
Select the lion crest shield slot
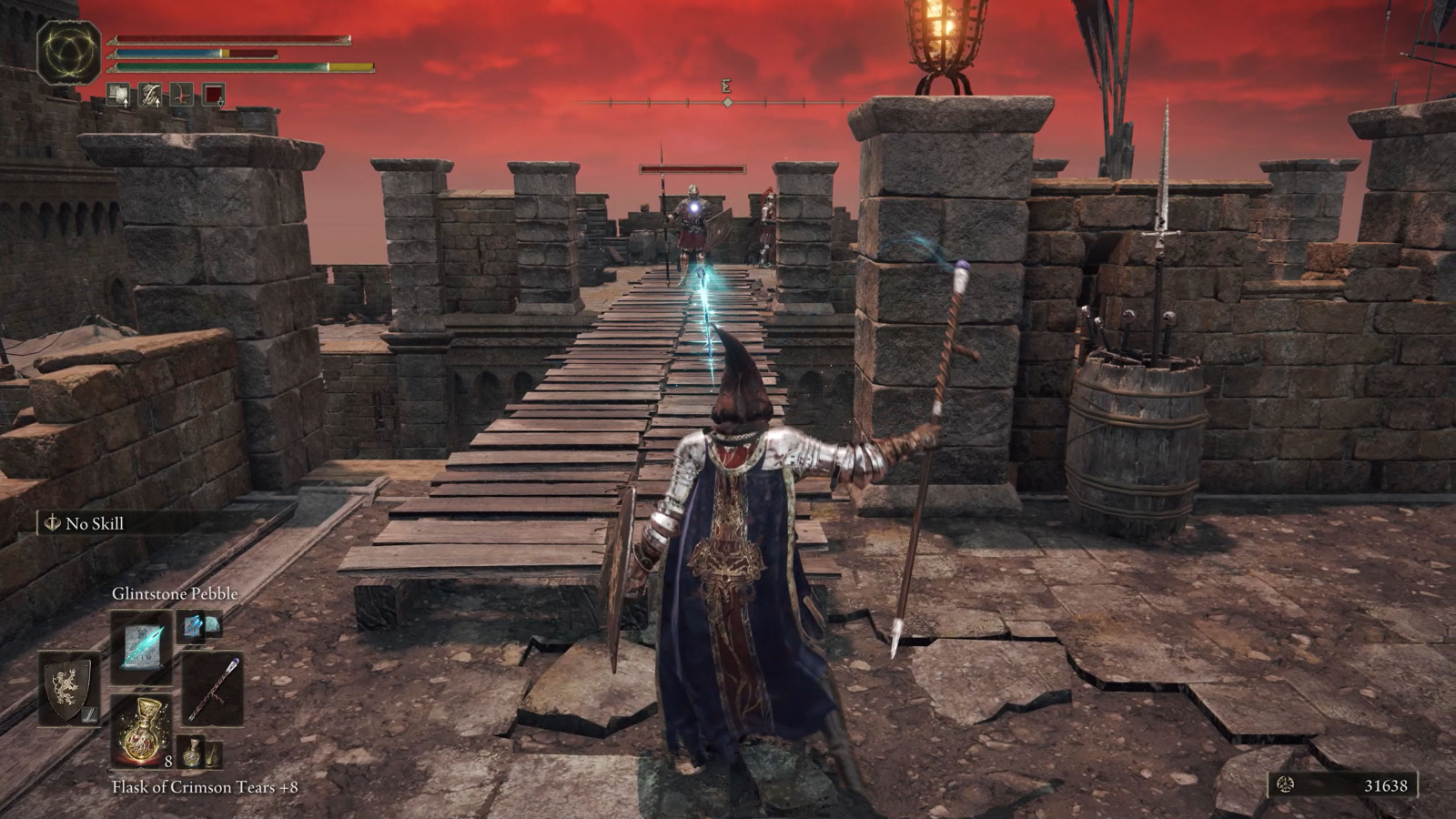[x=69, y=688]
